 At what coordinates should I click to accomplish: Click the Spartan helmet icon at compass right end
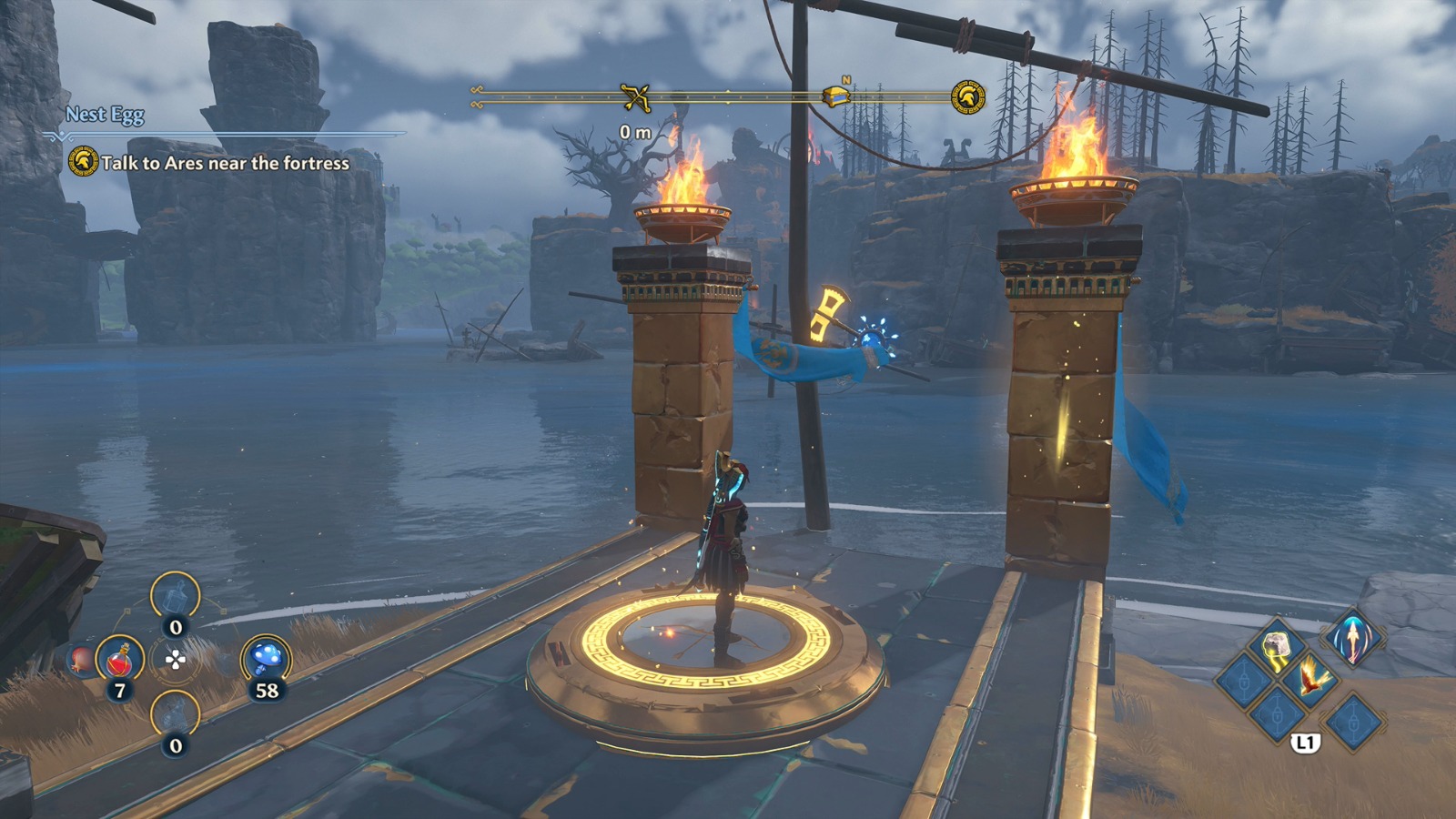(x=967, y=97)
